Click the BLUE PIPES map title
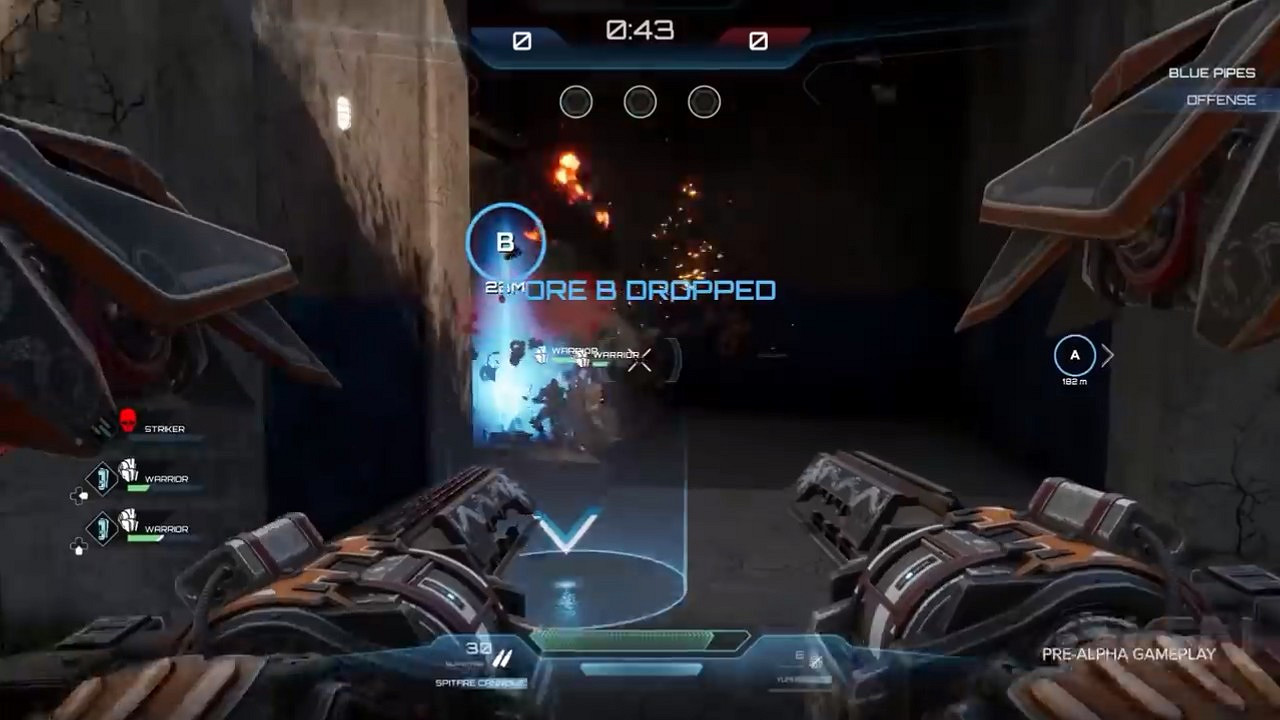1280x720 pixels. 1213,72
